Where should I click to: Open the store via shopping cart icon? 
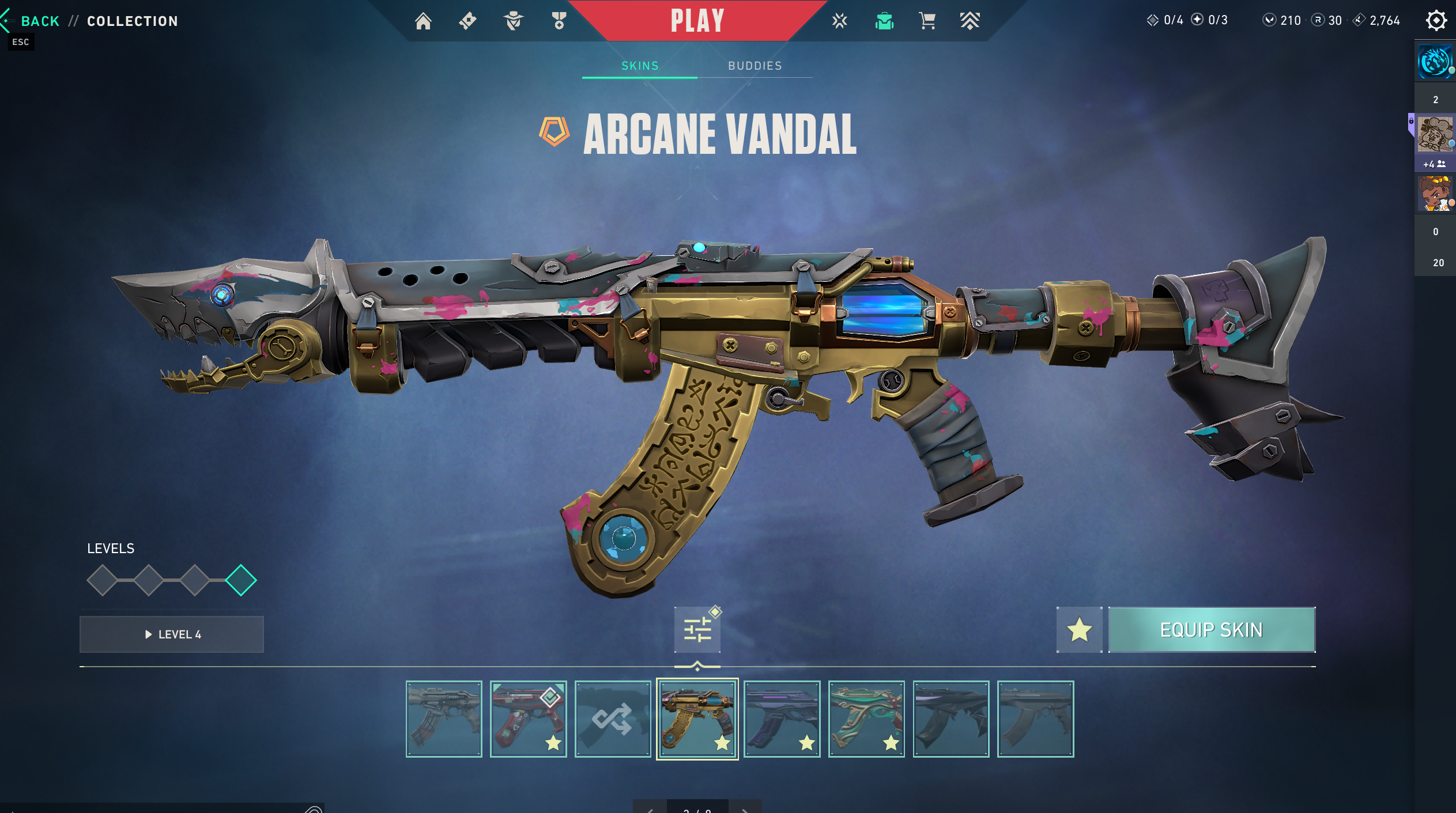tap(927, 21)
